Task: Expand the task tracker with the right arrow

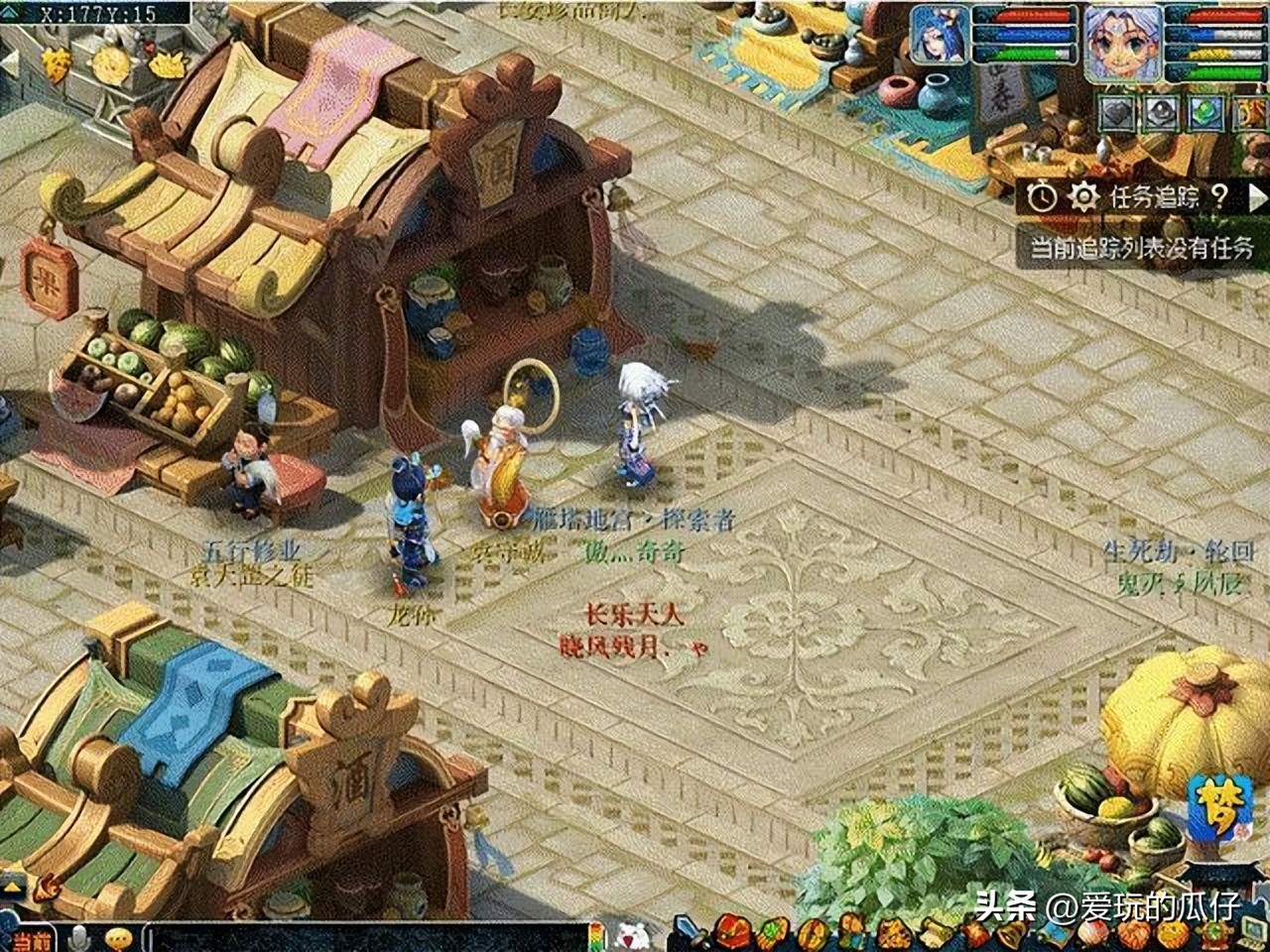Action: 1256,196
